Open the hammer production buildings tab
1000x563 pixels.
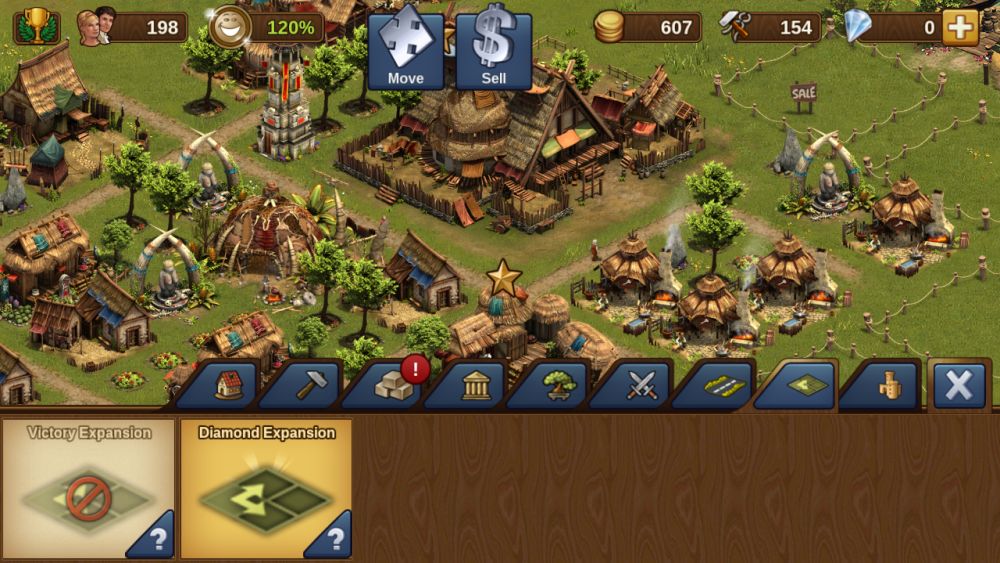(x=309, y=386)
